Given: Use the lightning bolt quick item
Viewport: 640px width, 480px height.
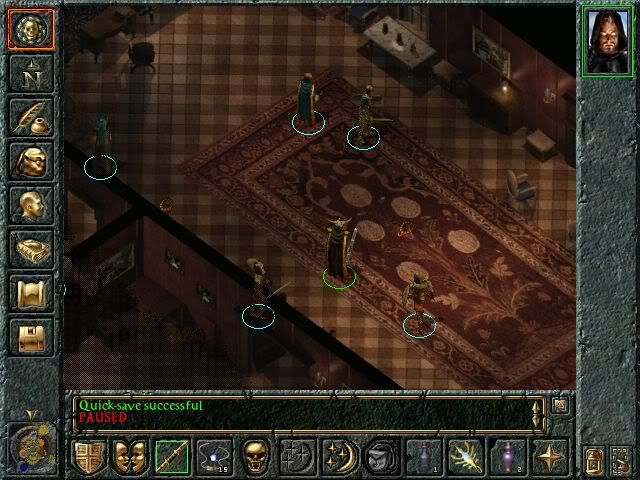Looking at the screenshot, I should click(x=465, y=456).
